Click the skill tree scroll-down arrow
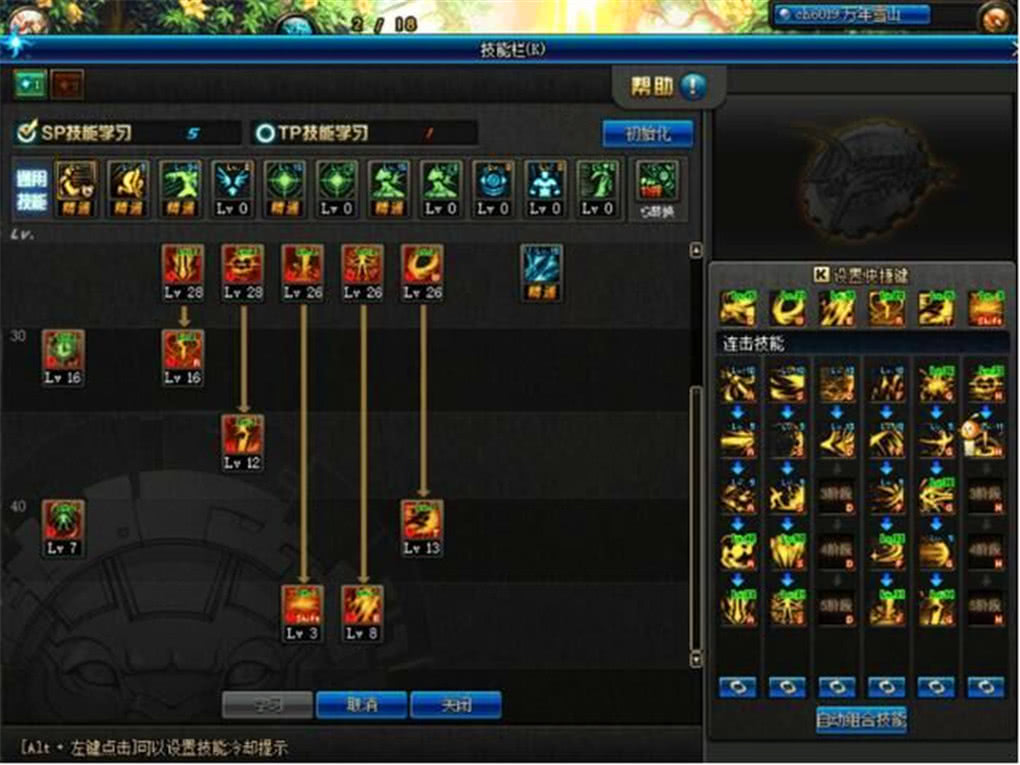This screenshot has width=1020, height=765. (x=697, y=659)
